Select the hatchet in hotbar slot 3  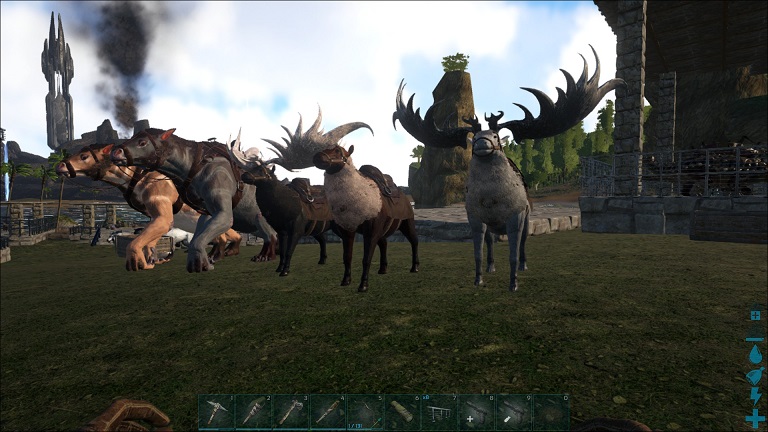[290, 412]
